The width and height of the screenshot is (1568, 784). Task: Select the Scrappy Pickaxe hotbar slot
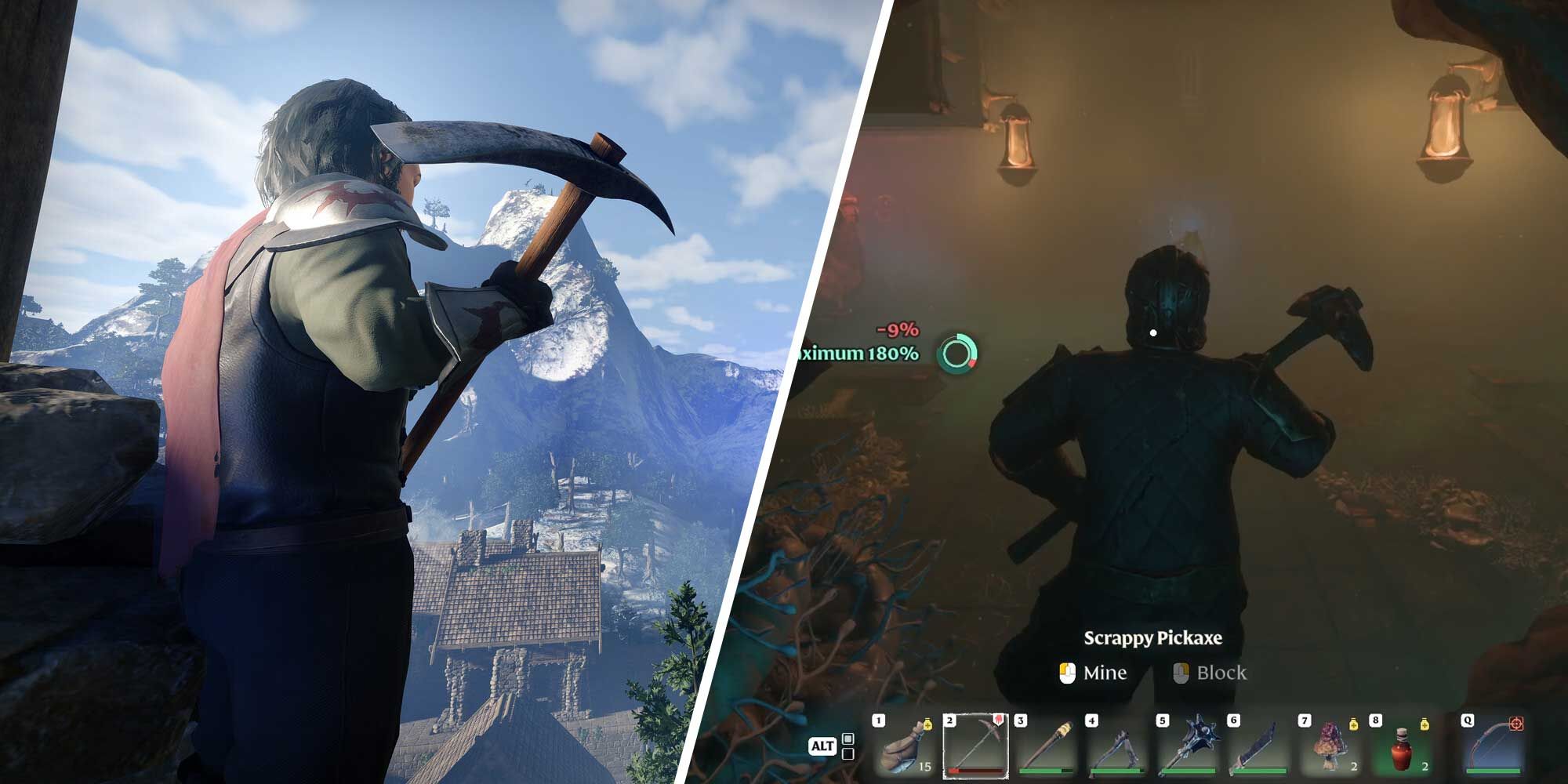click(x=975, y=746)
